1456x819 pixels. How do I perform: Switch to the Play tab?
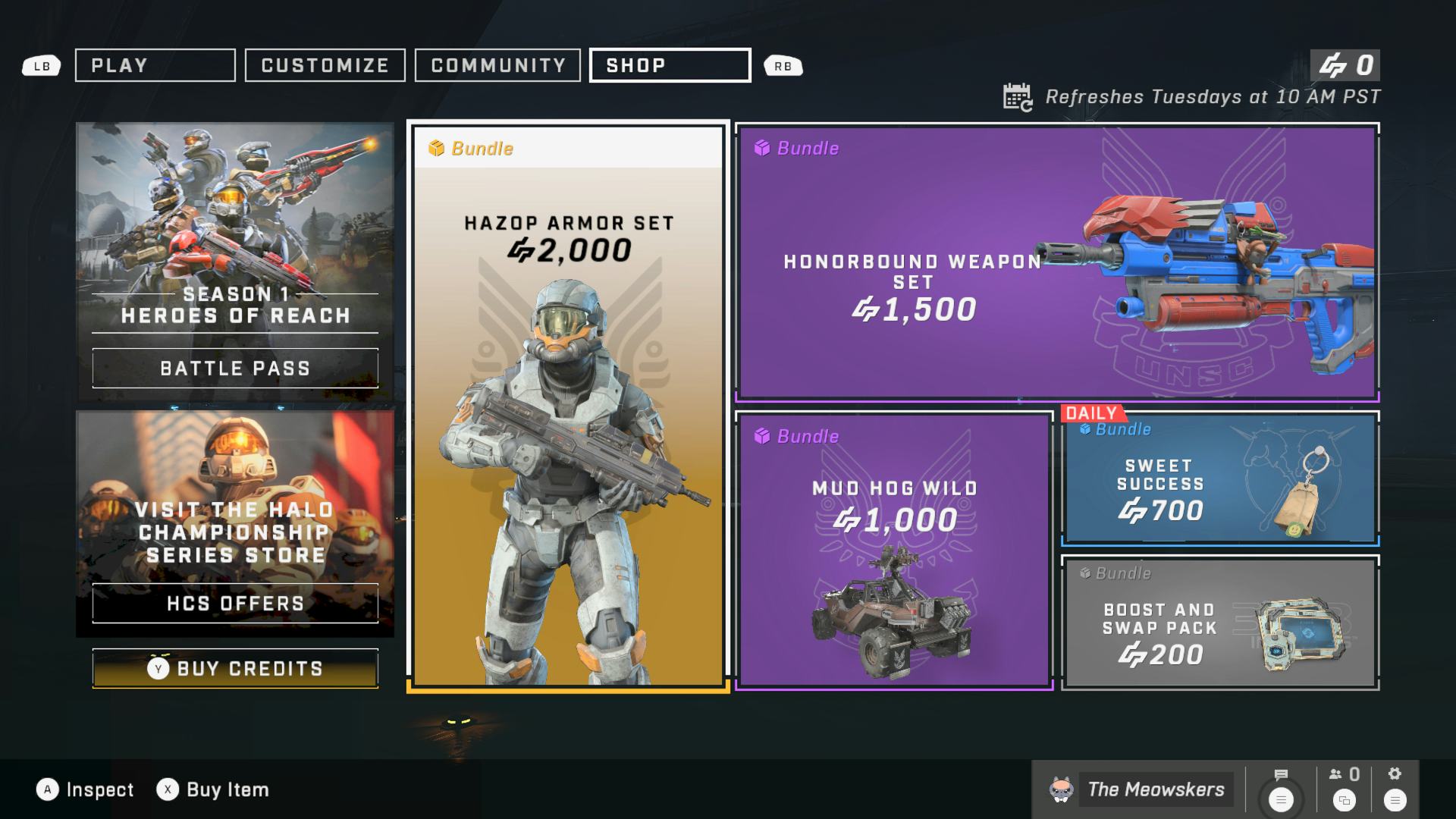pyautogui.click(x=155, y=65)
